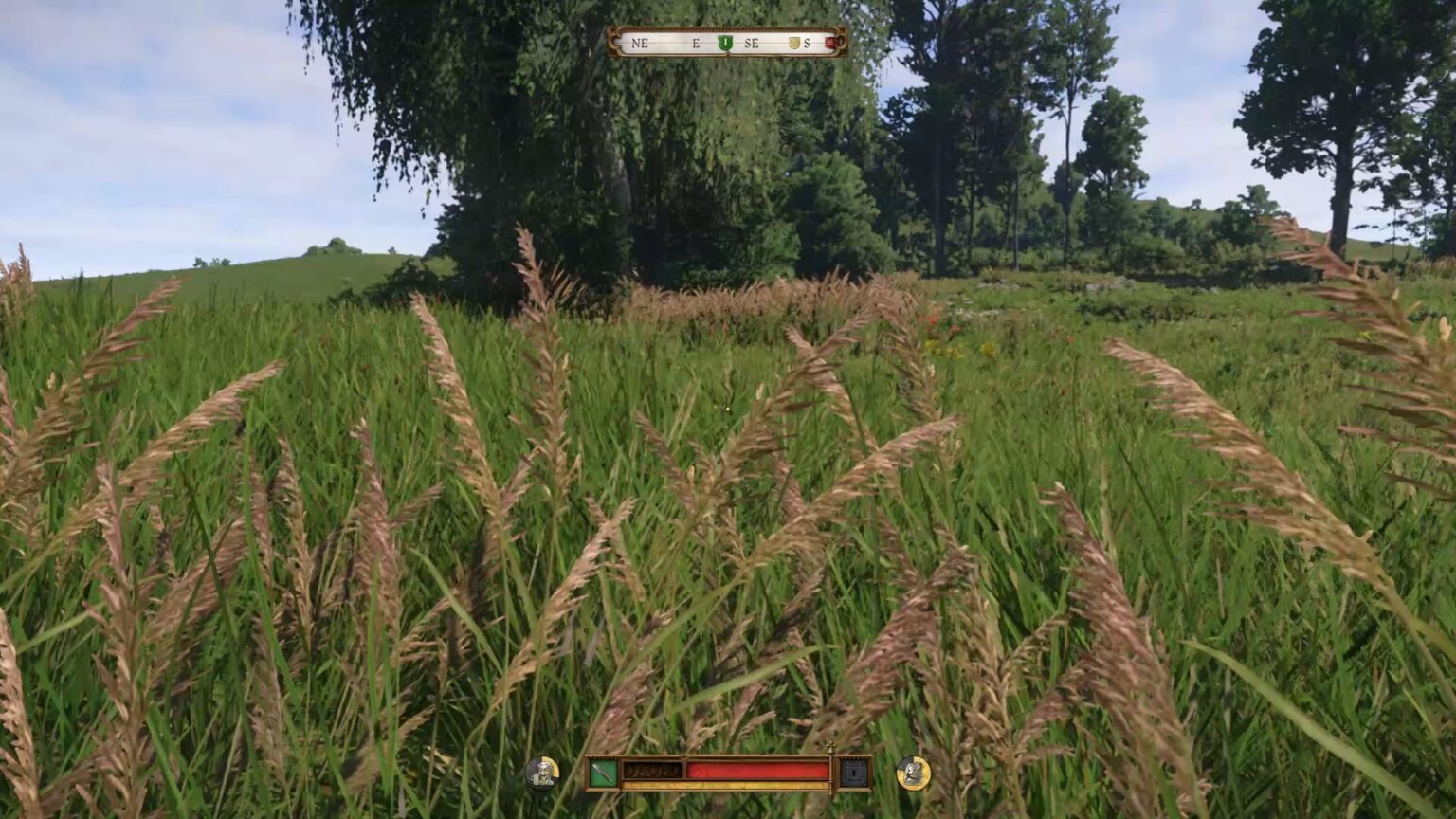Click the segmented nourishment strip left of the health bar
Viewport: 1456px width, 819px height.
tap(652, 771)
